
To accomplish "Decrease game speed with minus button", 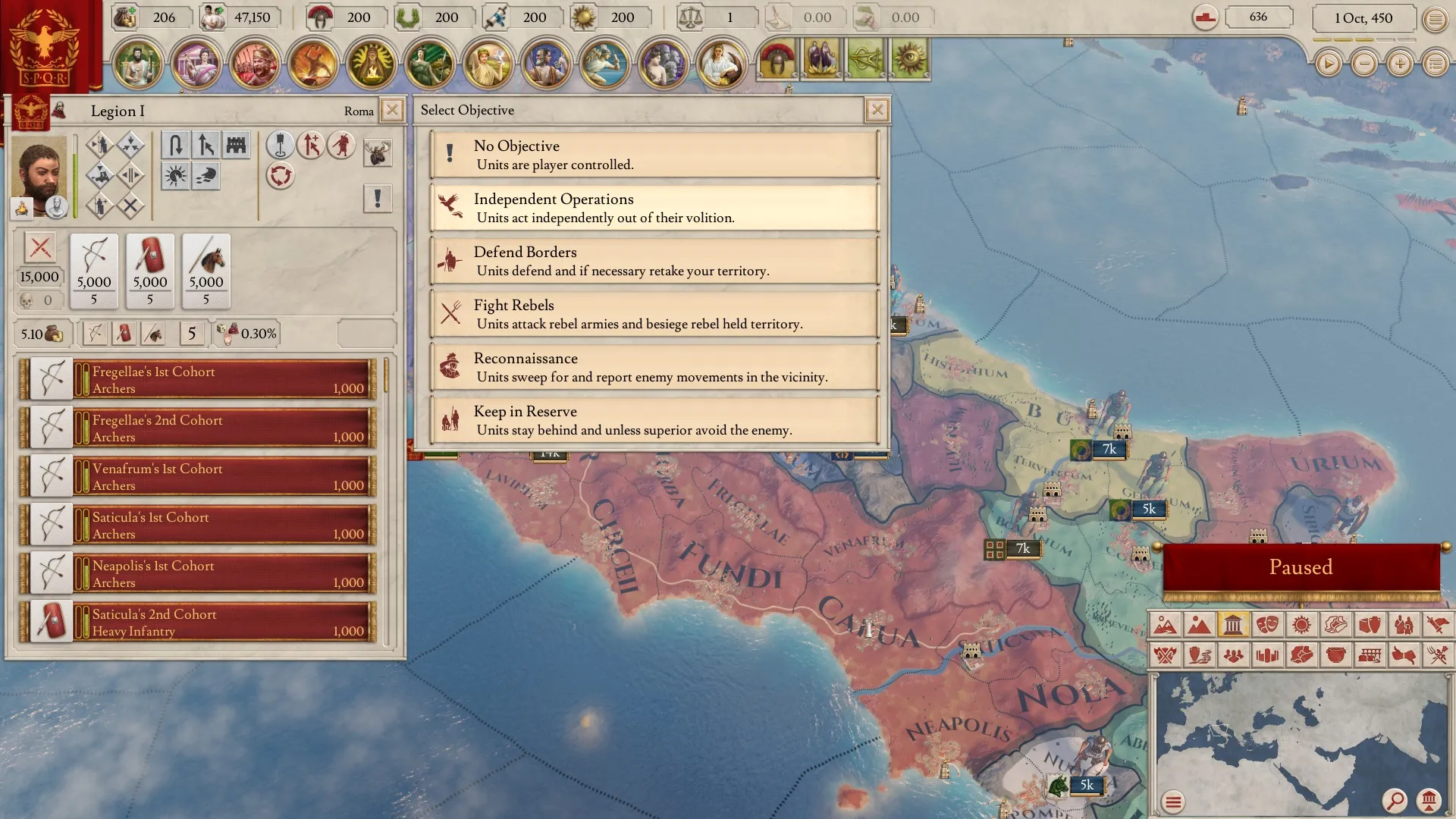I will (1364, 64).
